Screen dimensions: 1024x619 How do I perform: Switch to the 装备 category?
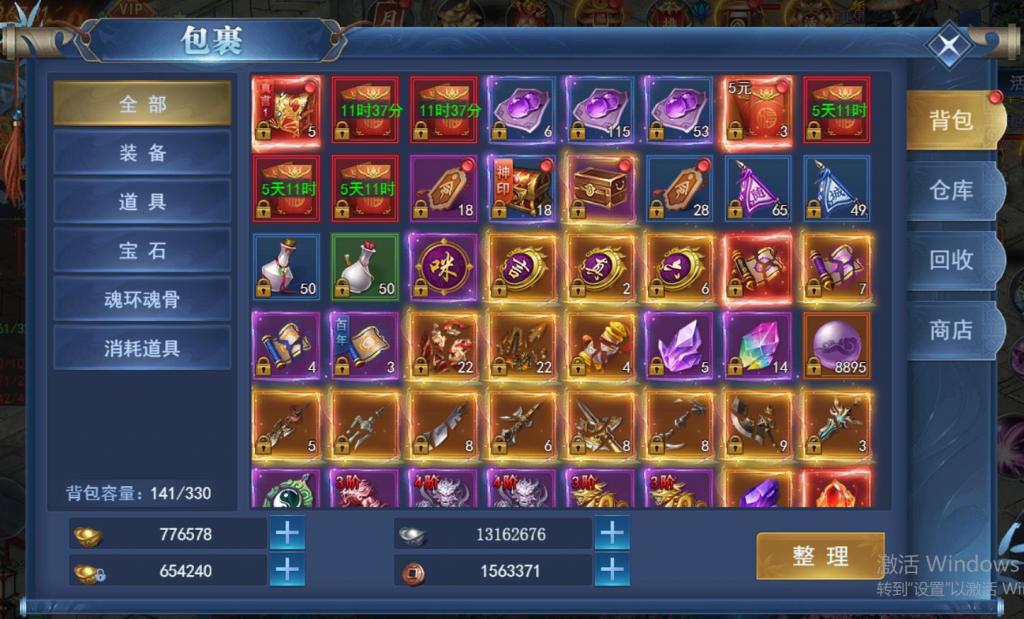click(142, 153)
